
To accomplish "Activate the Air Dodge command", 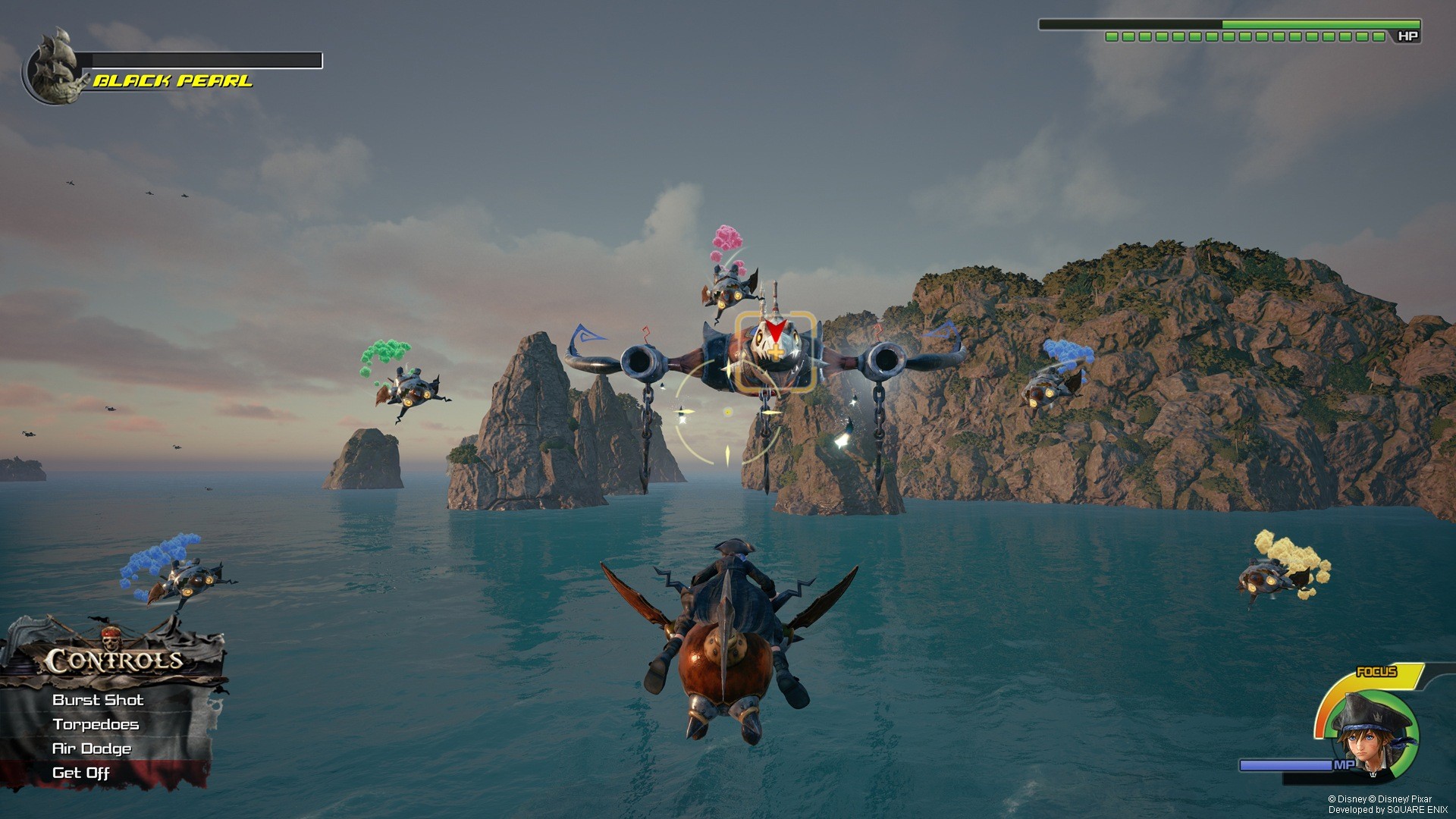I will click(x=91, y=748).
